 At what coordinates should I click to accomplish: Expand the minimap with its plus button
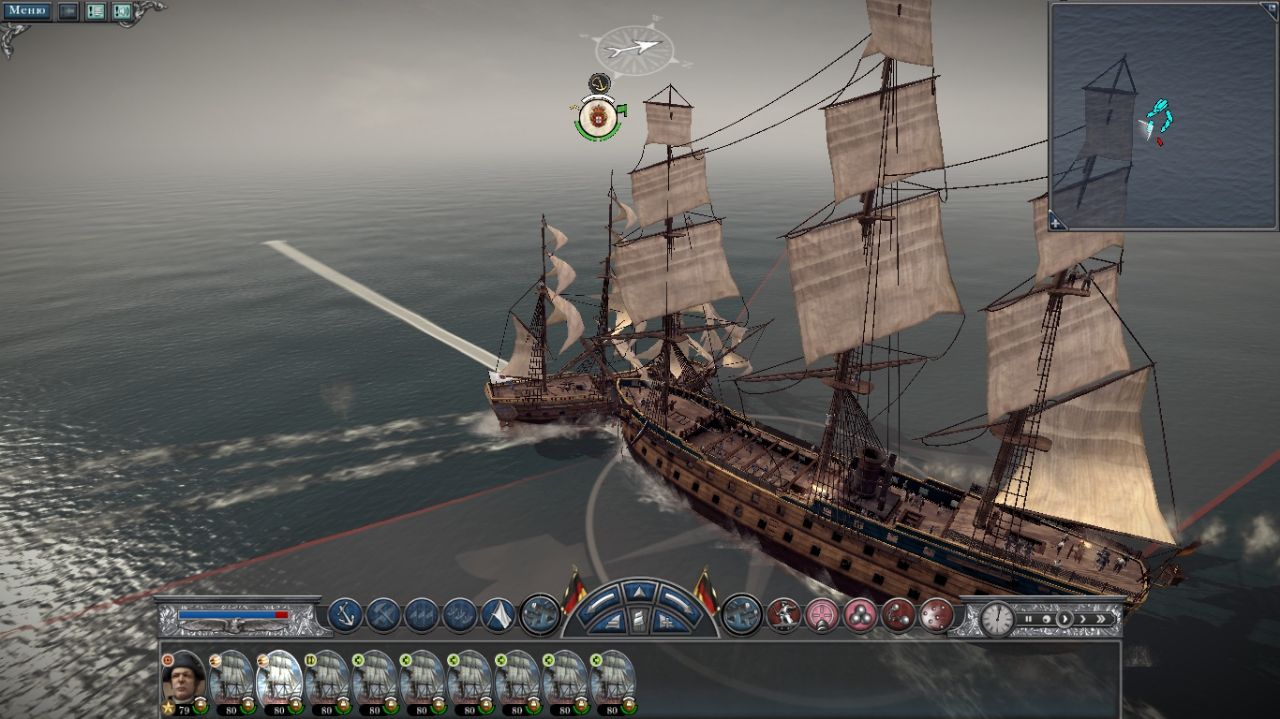1058,224
